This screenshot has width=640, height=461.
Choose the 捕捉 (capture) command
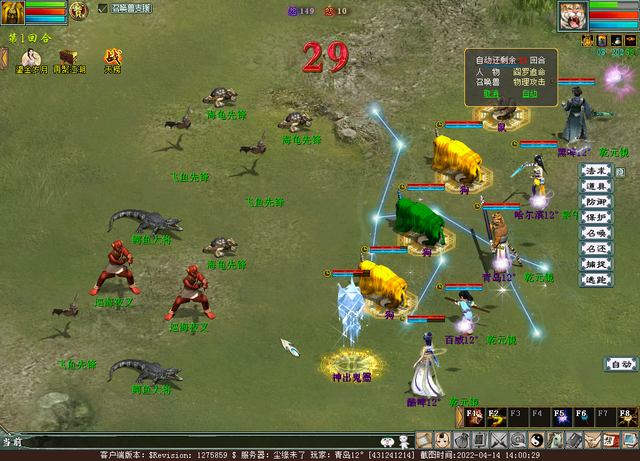(x=596, y=264)
